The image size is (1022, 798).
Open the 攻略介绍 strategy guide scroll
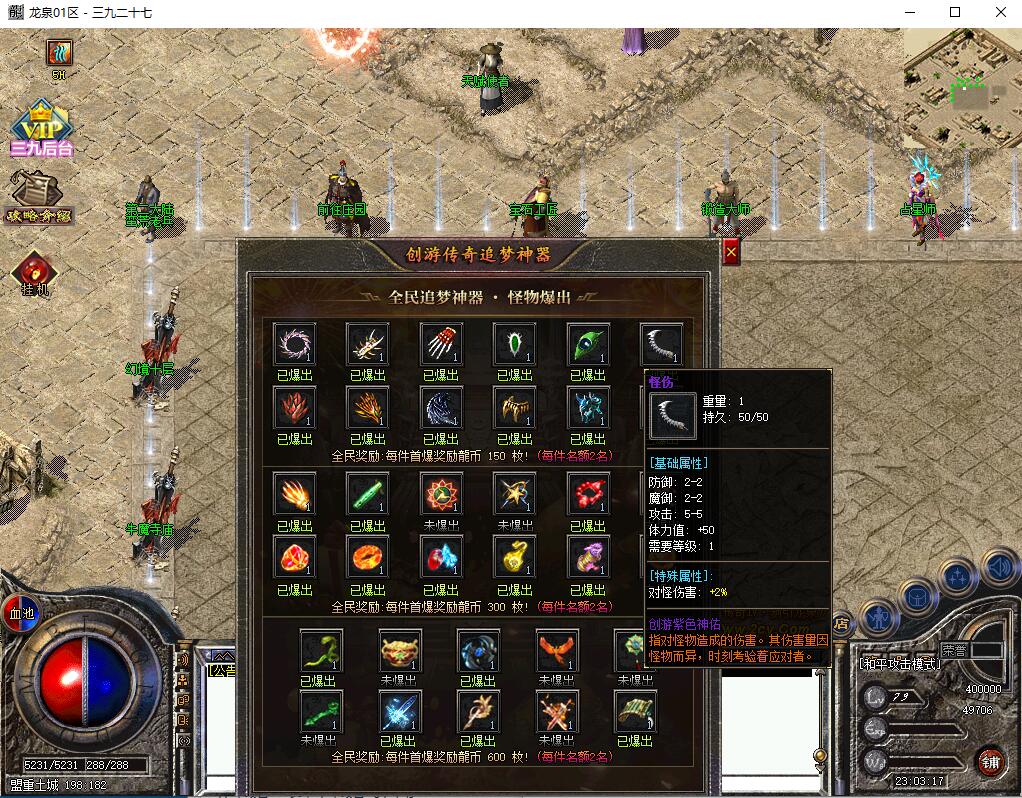tap(38, 195)
